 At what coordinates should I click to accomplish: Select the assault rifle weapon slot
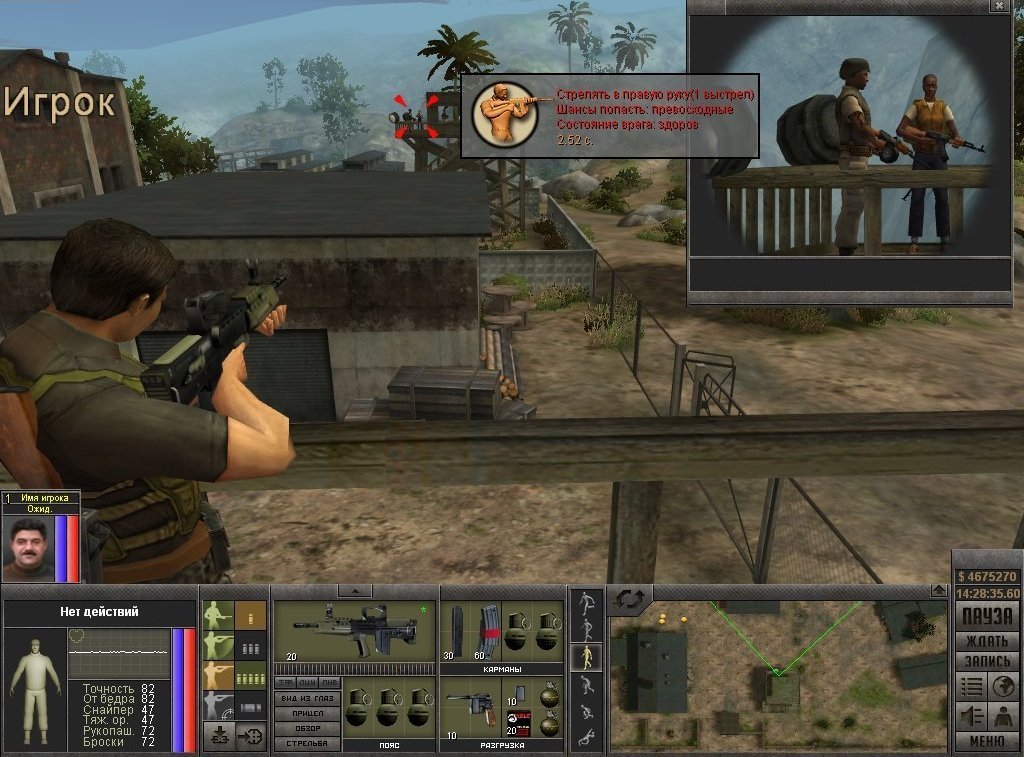coord(354,630)
